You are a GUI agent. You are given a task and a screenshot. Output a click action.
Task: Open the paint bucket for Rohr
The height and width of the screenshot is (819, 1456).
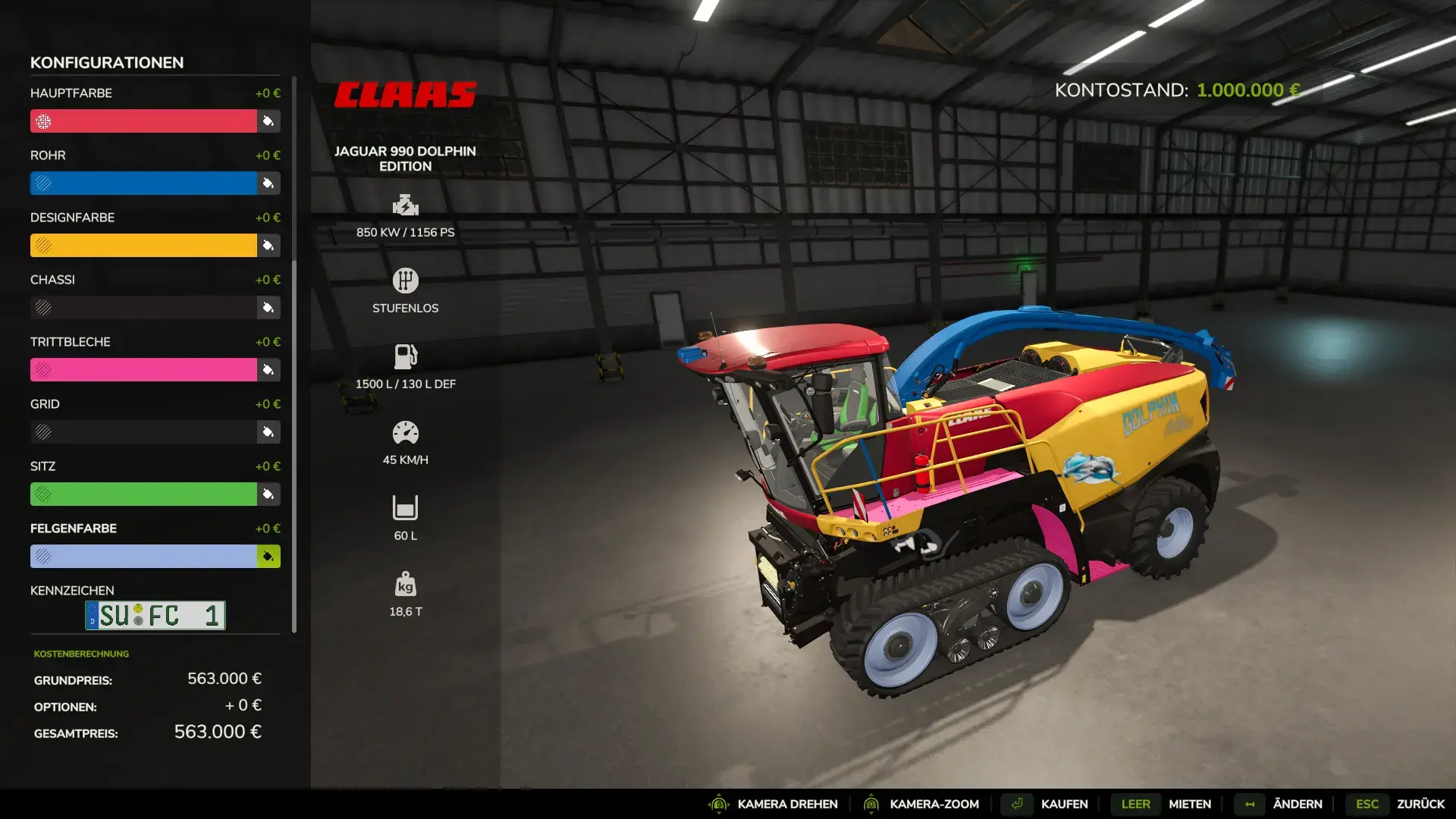[x=268, y=184]
